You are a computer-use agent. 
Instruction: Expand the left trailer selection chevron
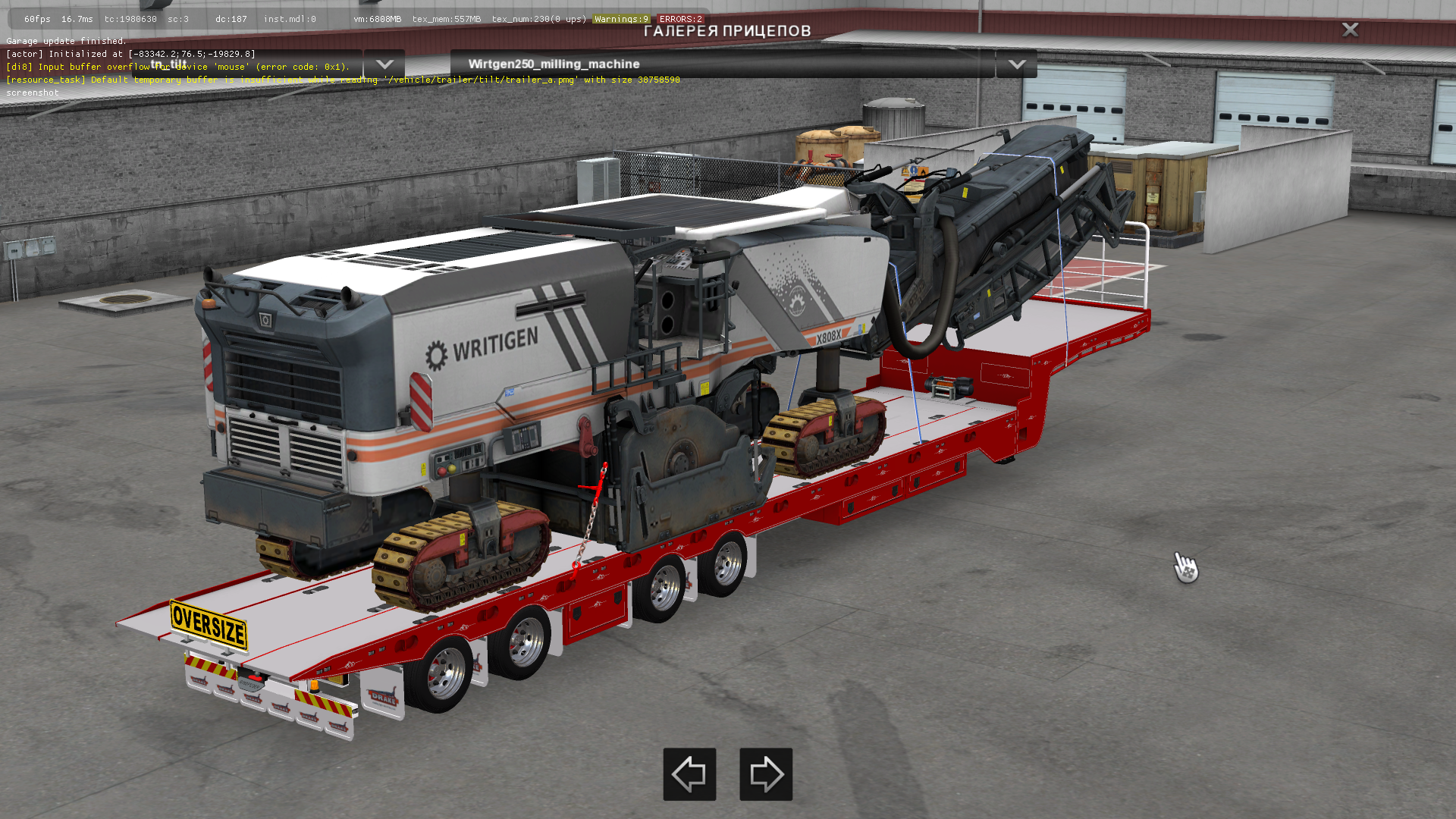point(384,65)
